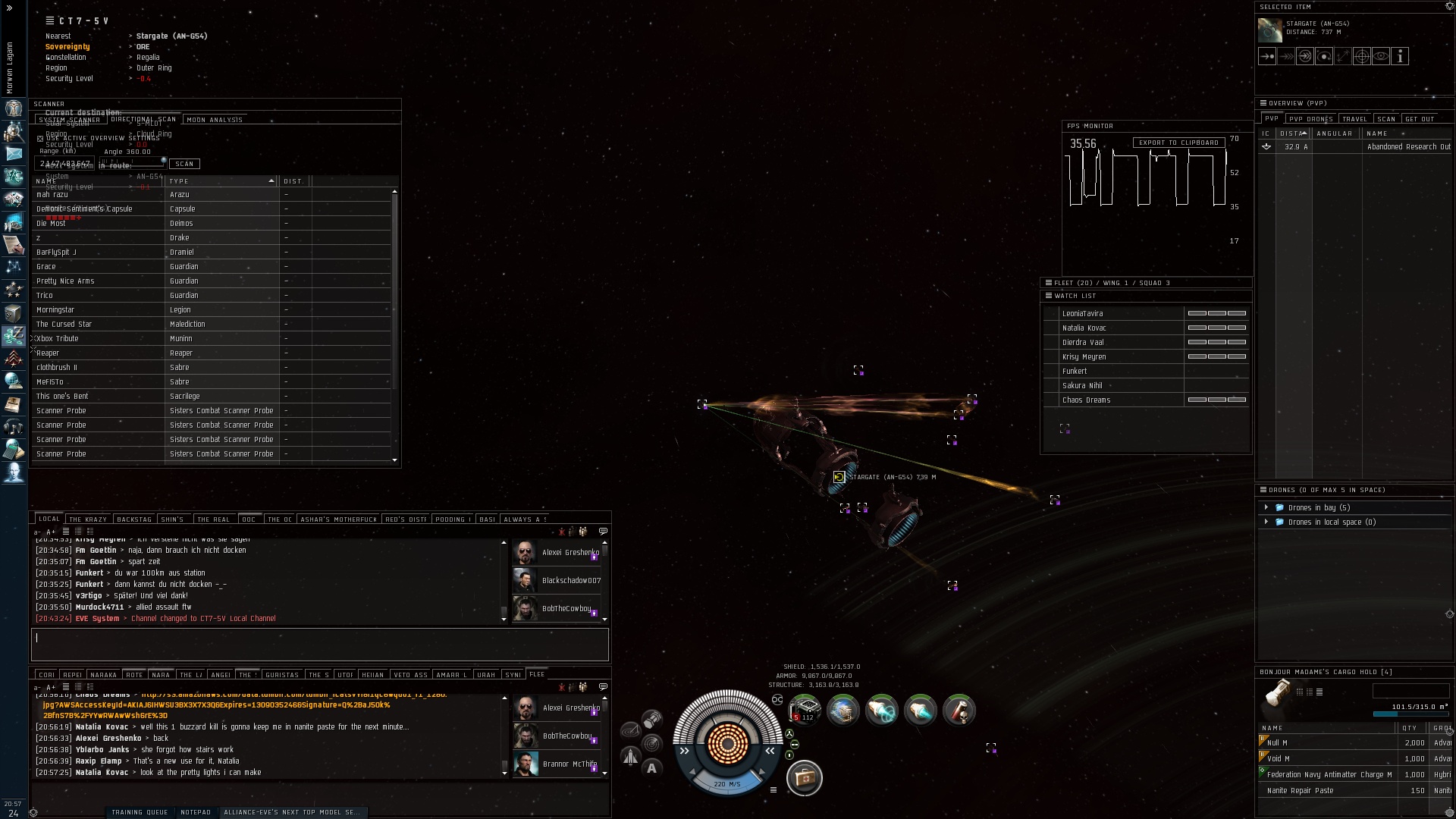
Task: Switch overview to the Travel tab
Action: tap(1354, 119)
